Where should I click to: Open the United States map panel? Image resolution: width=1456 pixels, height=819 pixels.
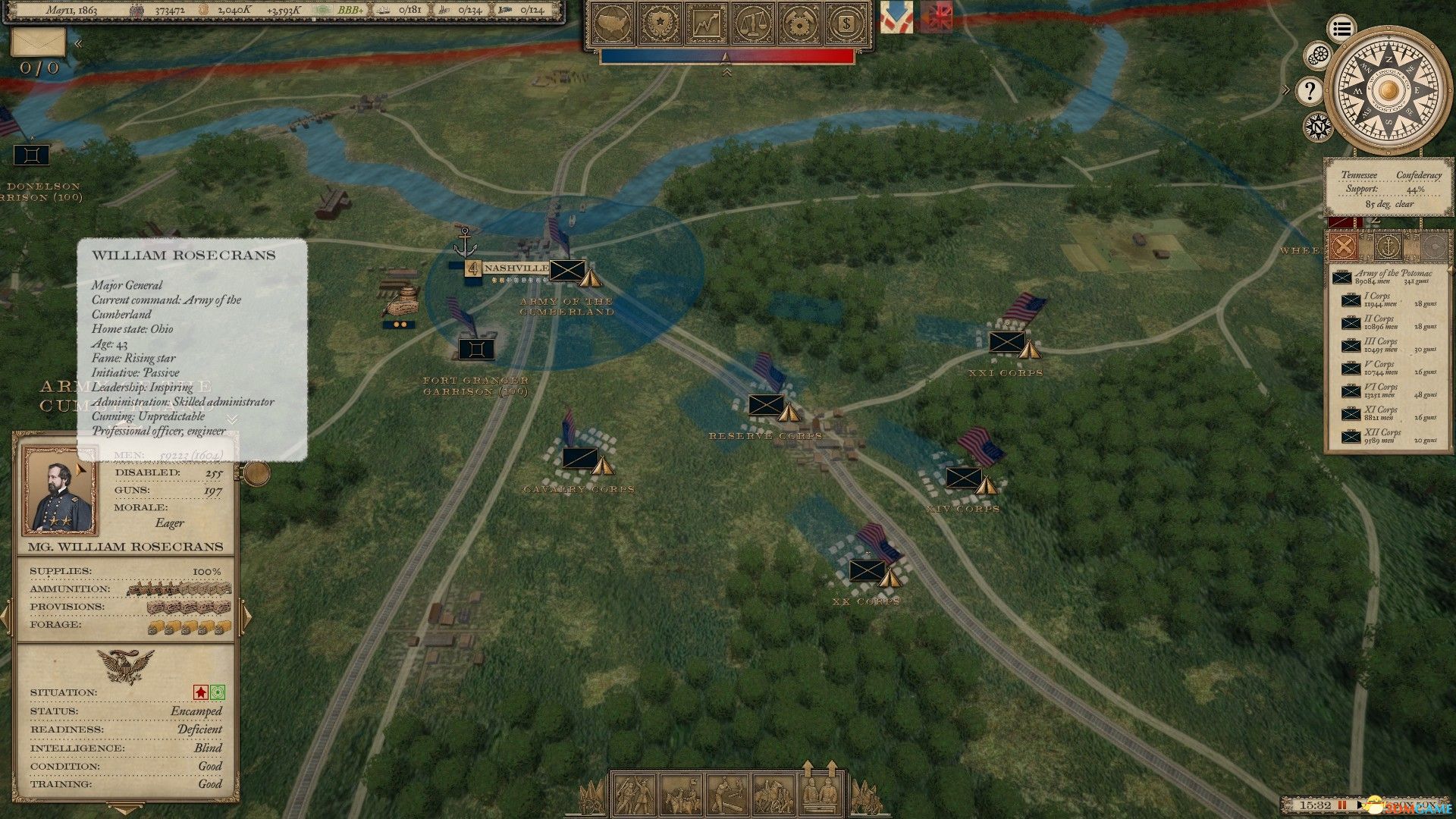point(614,24)
